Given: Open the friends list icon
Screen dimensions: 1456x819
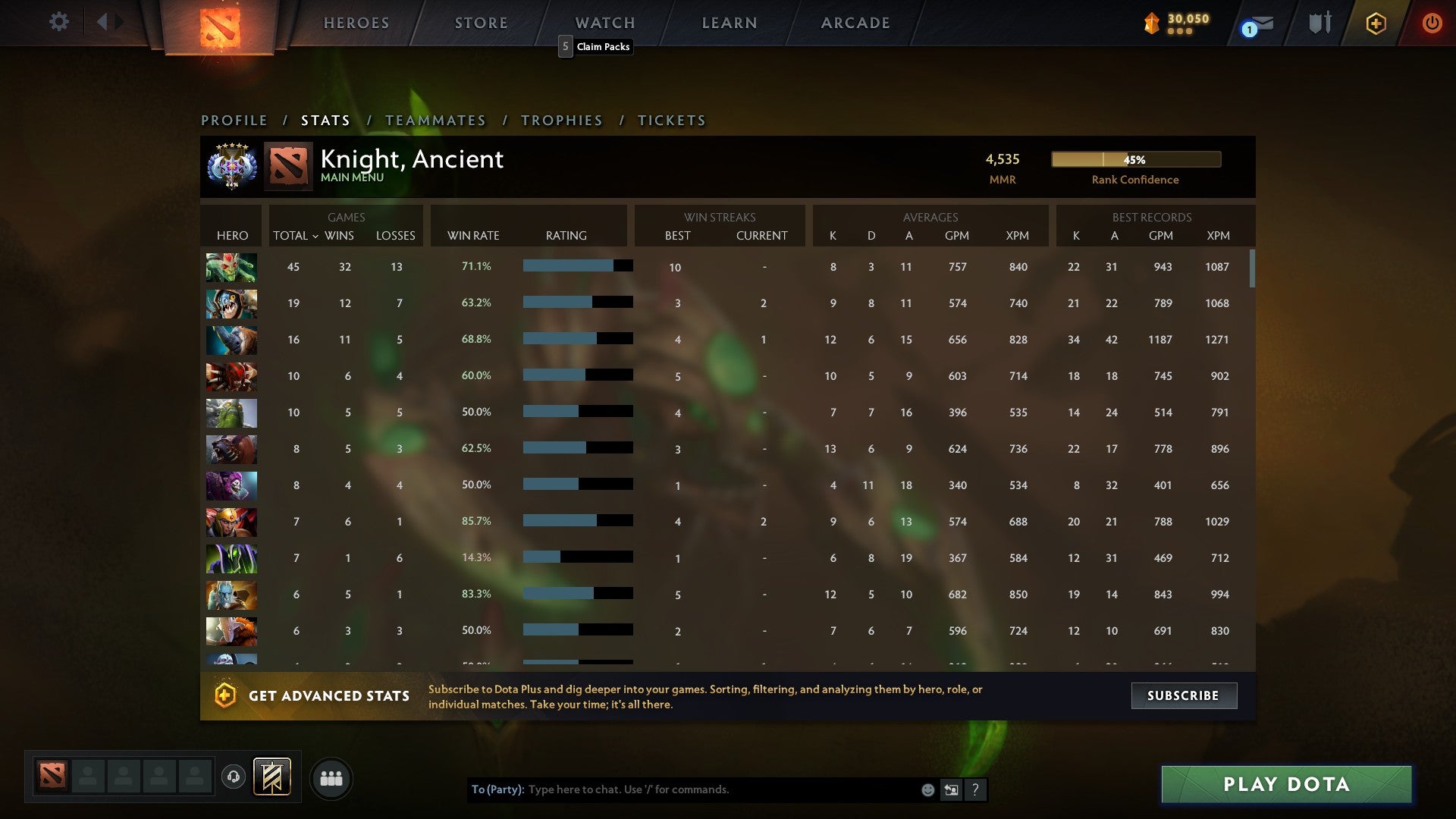Looking at the screenshot, I should pyautogui.click(x=331, y=777).
